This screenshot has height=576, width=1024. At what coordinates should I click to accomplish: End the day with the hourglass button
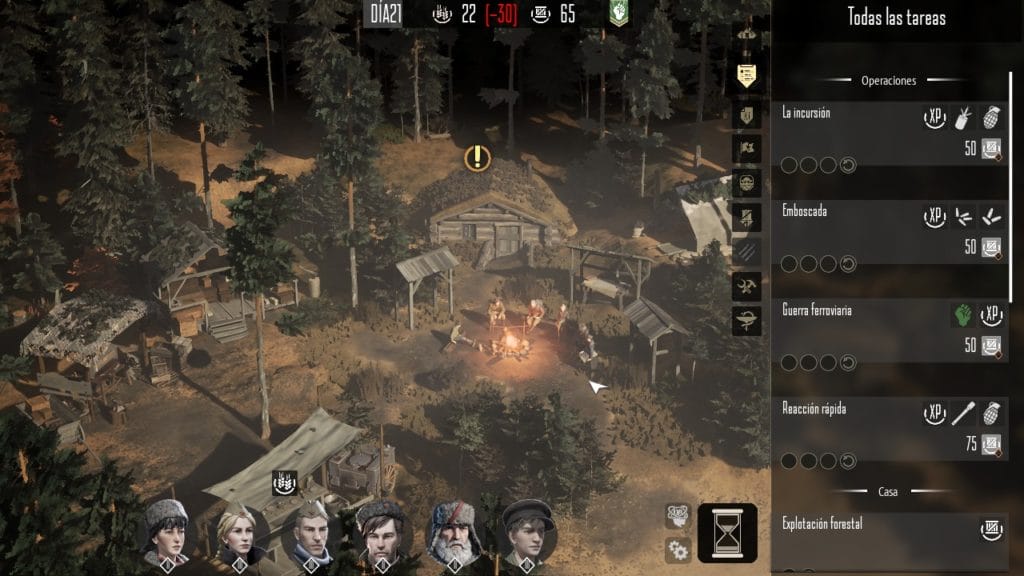pyautogui.click(x=727, y=533)
